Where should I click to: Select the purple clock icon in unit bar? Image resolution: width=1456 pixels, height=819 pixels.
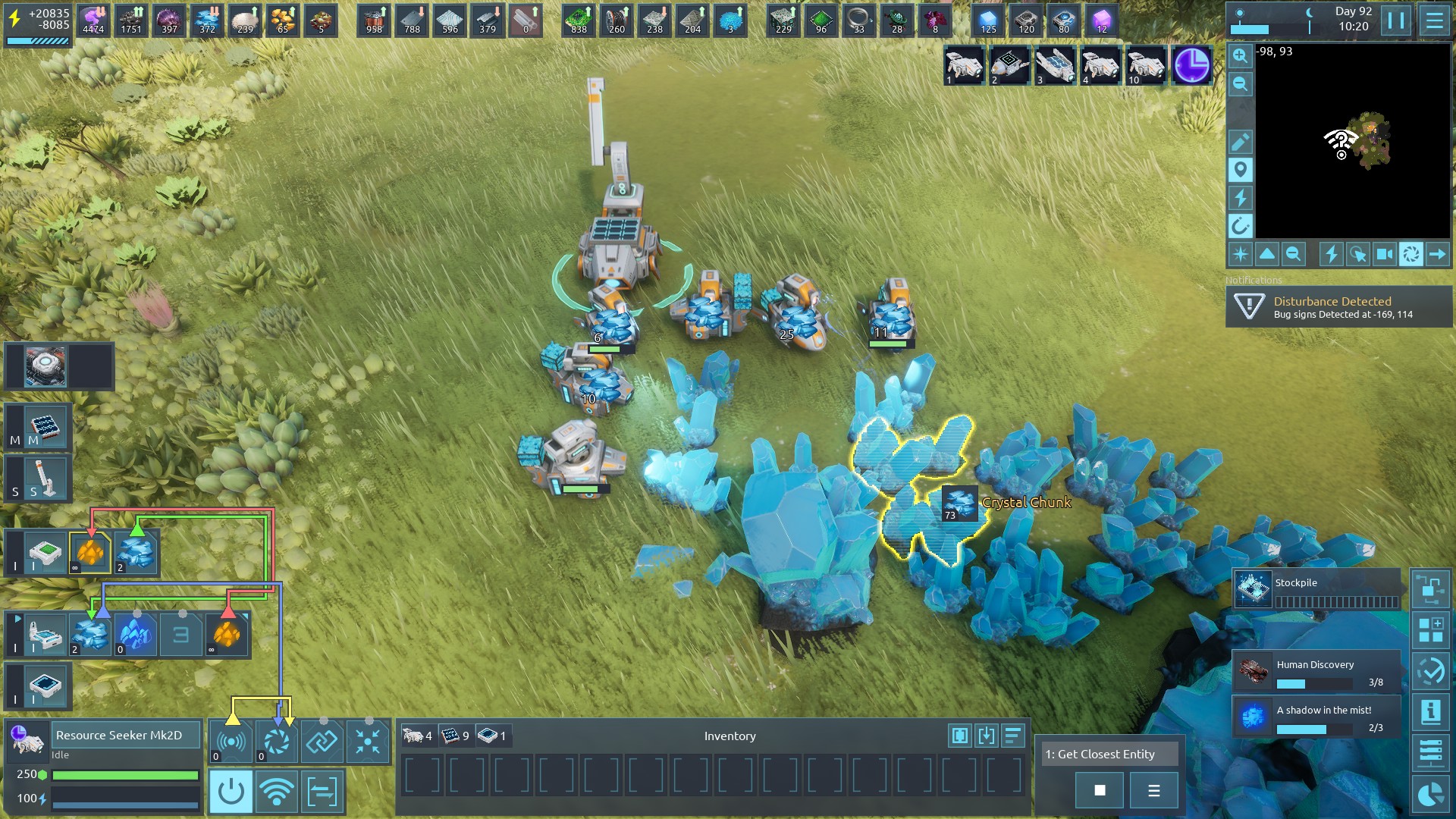[1191, 65]
